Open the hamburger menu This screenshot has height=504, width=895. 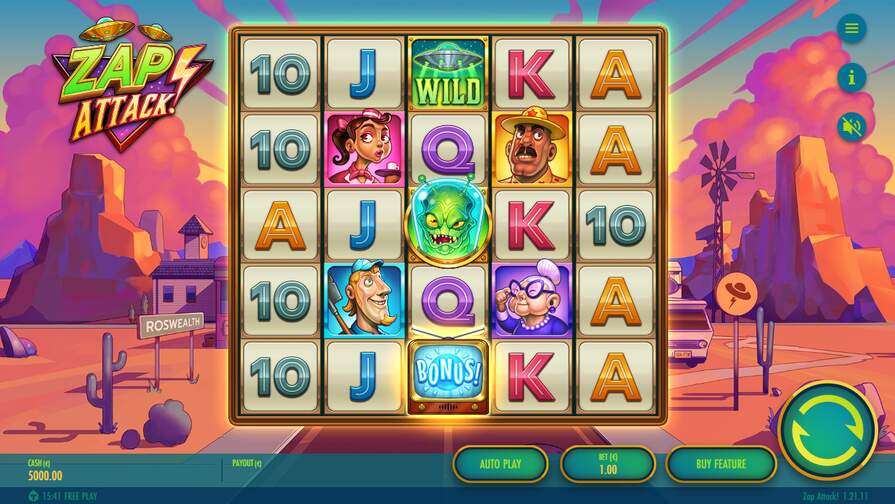pyautogui.click(x=851, y=28)
